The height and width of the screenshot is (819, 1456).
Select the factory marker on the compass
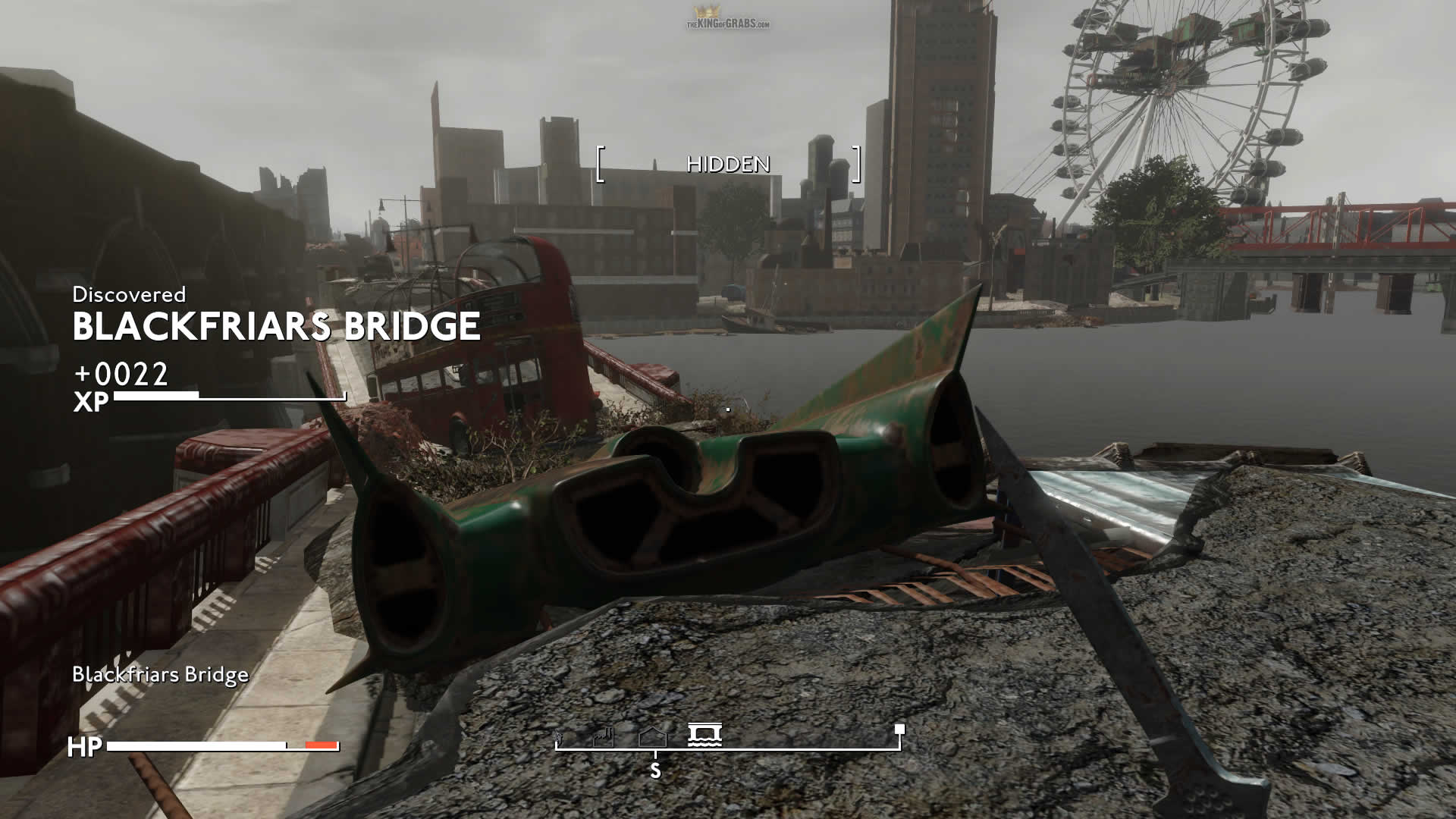(x=603, y=736)
